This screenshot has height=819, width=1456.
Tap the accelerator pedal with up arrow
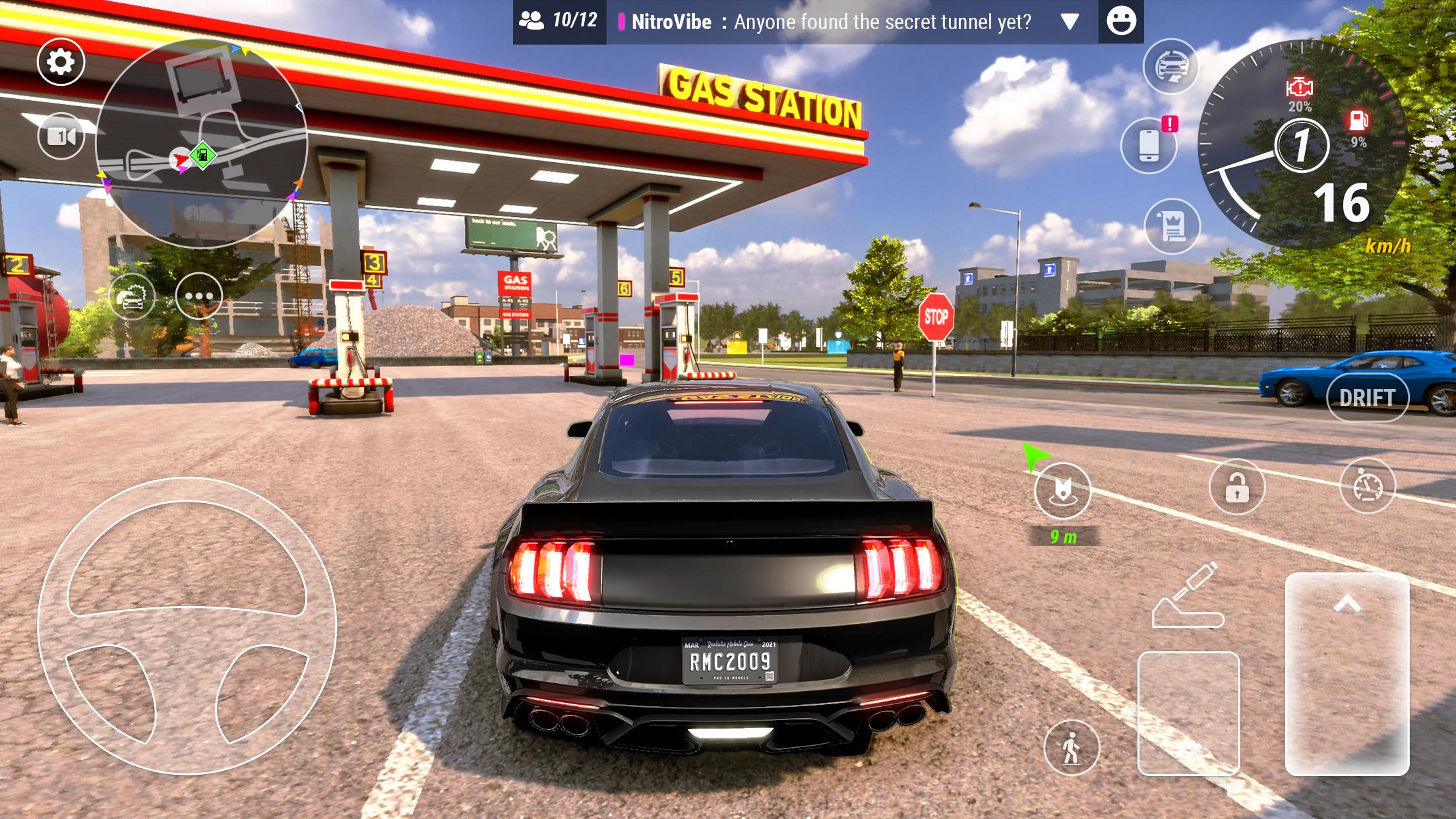click(x=1347, y=673)
